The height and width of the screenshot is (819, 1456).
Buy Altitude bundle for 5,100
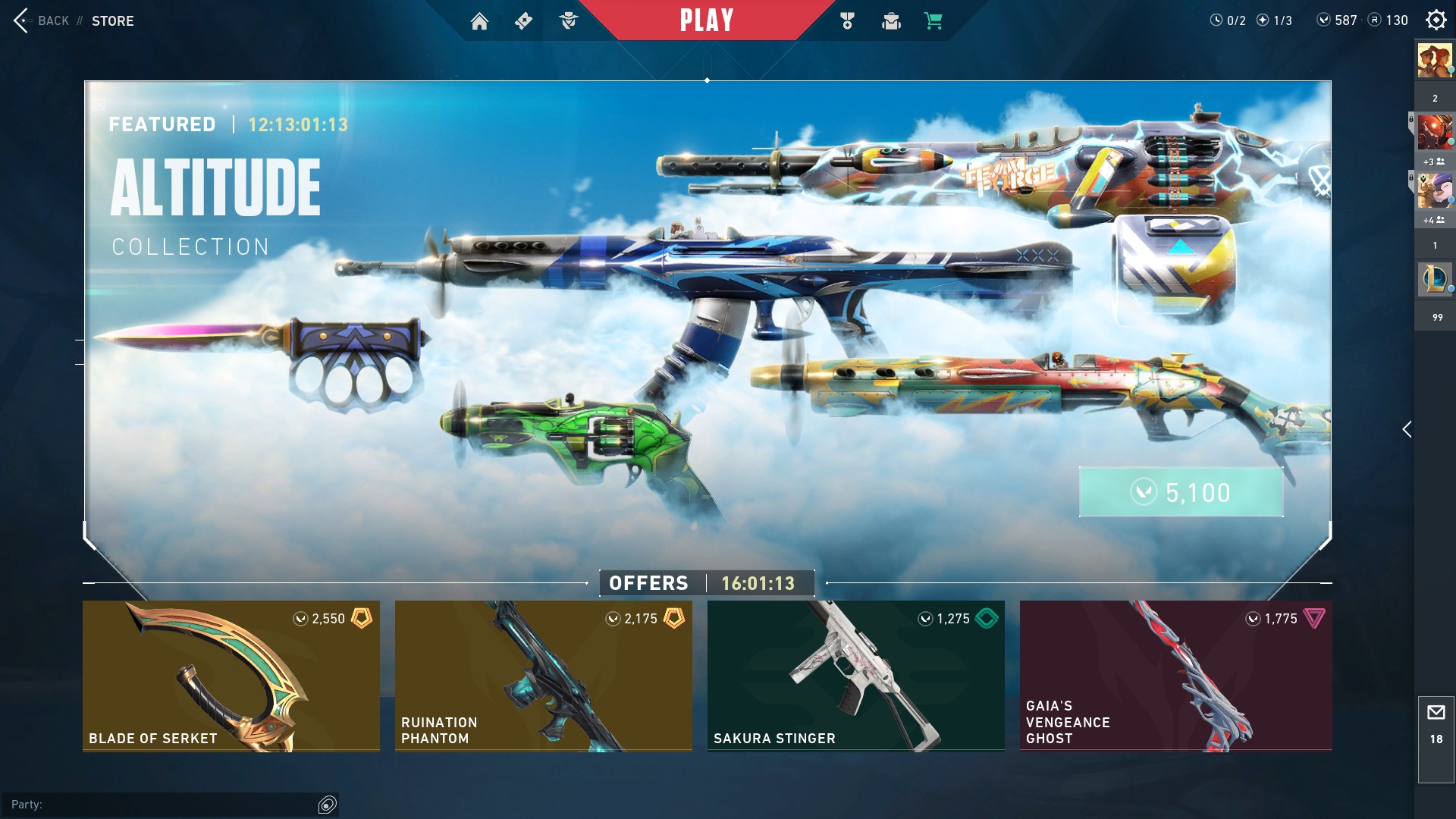(x=1181, y=492)
